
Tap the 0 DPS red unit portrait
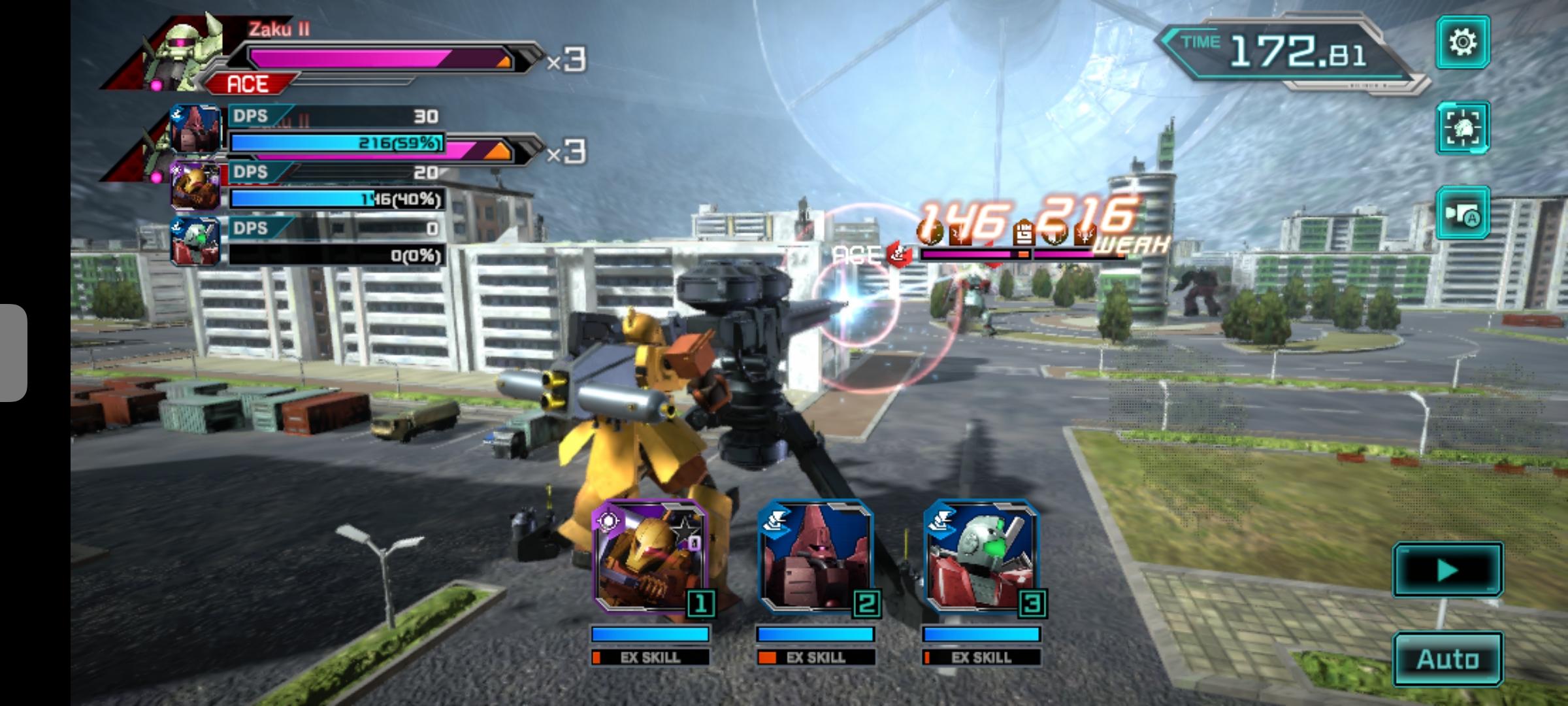coord(195,242)
